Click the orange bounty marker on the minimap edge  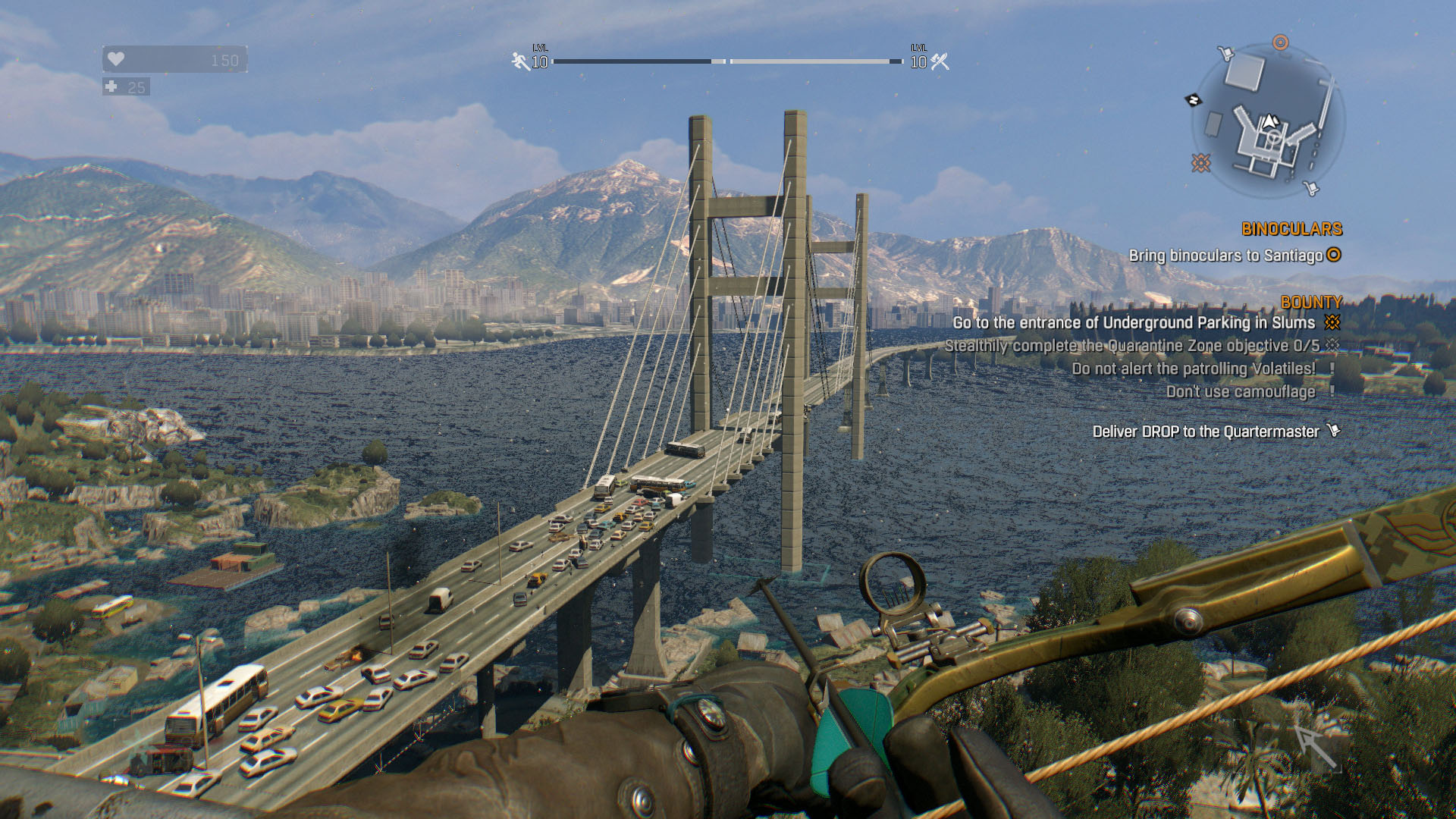[1200, 162]
